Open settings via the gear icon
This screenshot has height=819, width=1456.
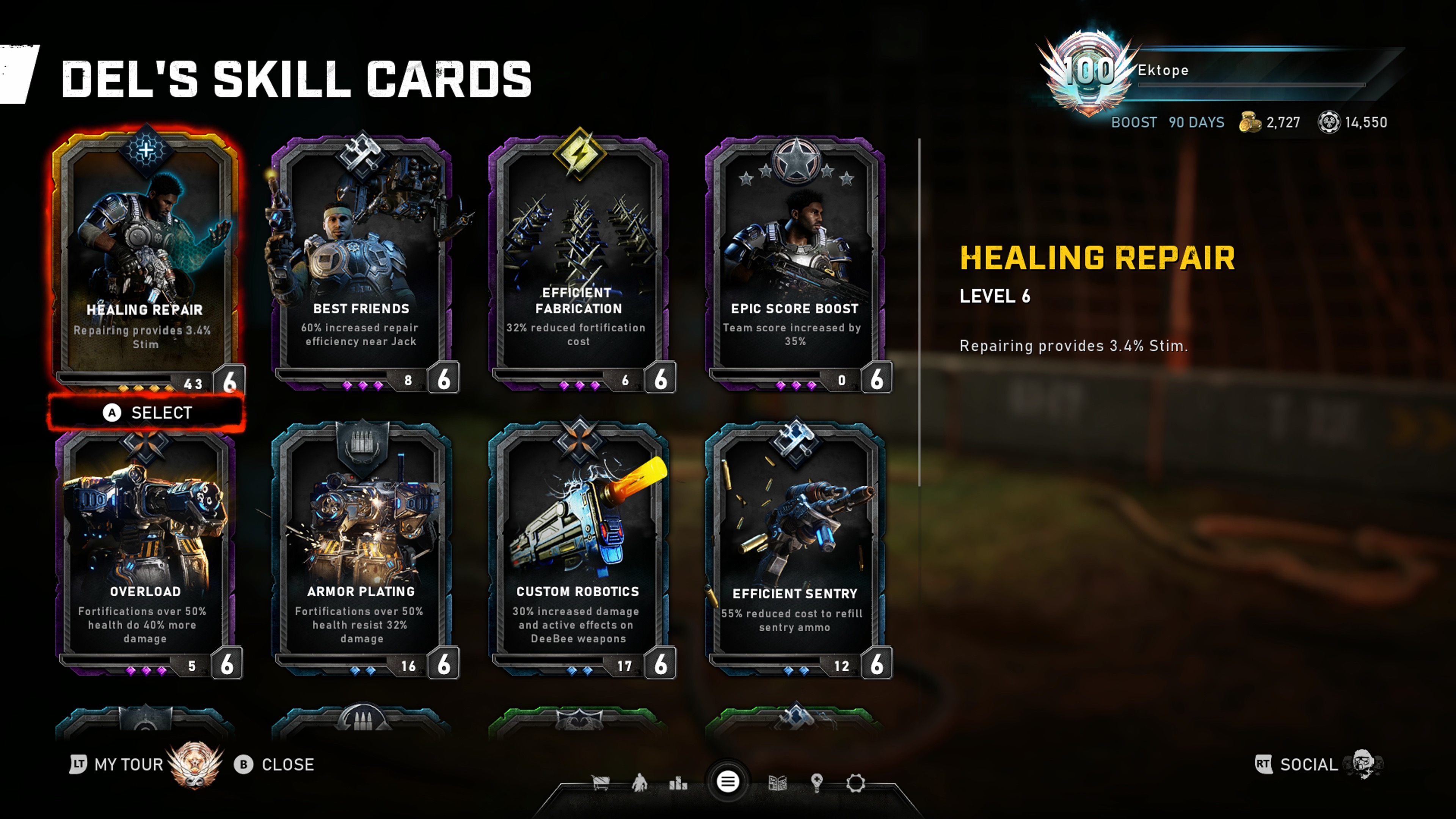point(856,783)
